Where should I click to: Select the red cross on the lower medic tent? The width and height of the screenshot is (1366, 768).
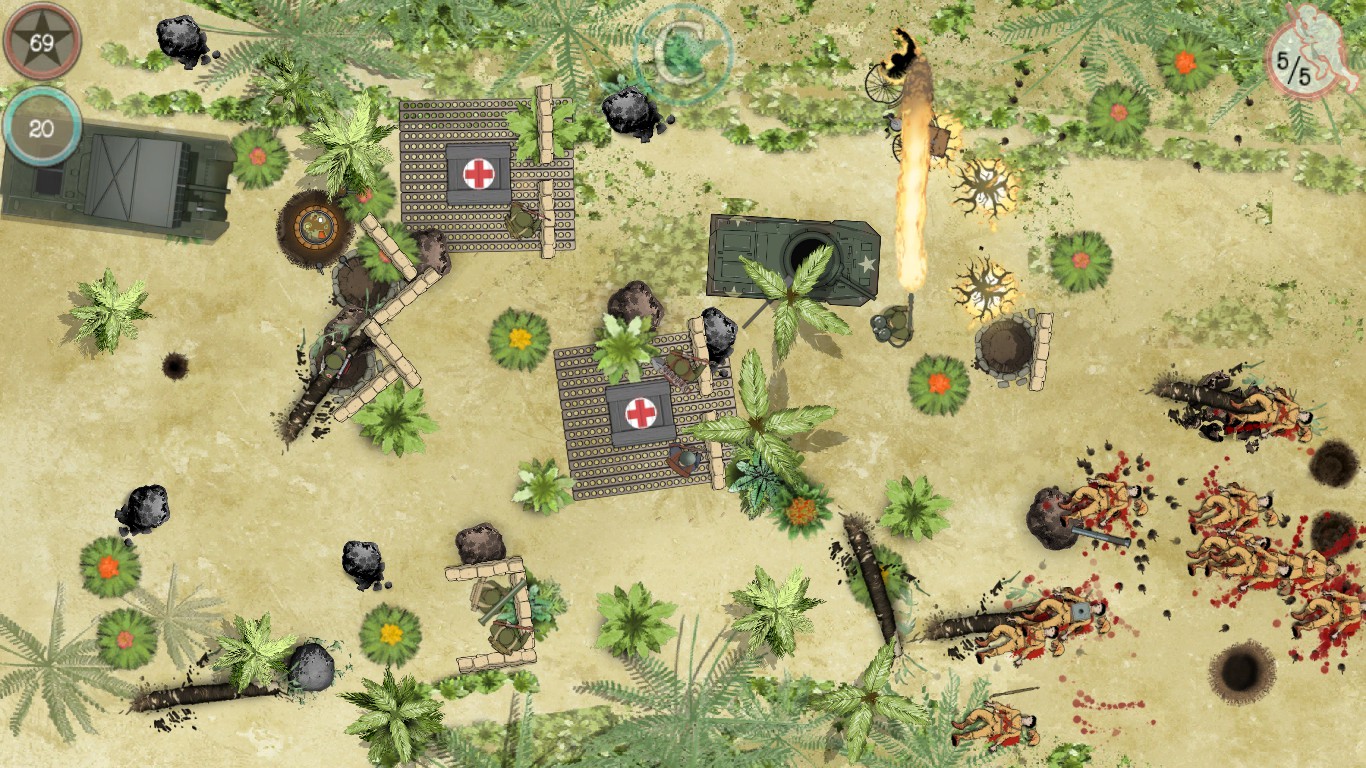640,413
